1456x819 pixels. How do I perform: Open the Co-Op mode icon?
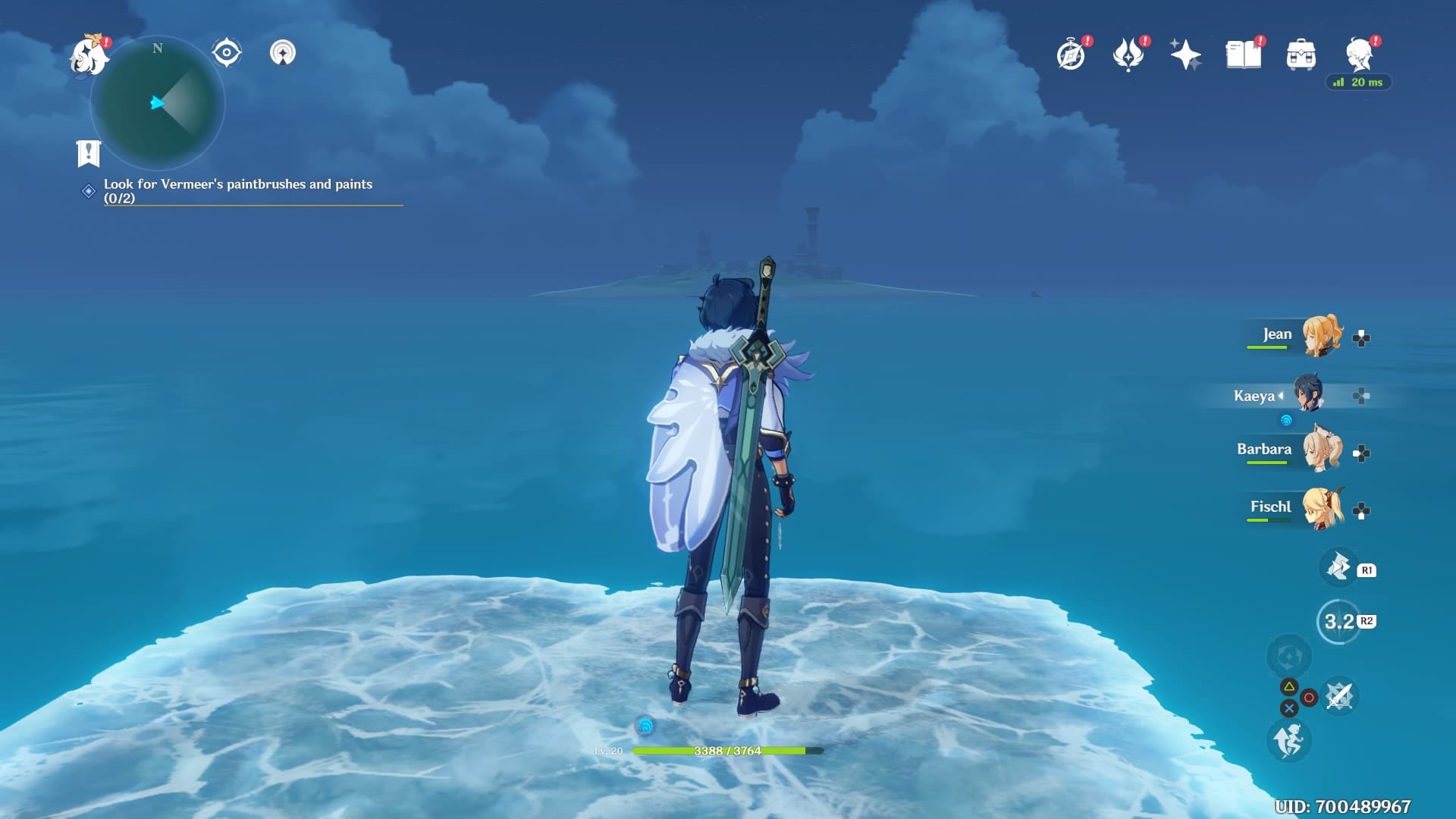282,53
